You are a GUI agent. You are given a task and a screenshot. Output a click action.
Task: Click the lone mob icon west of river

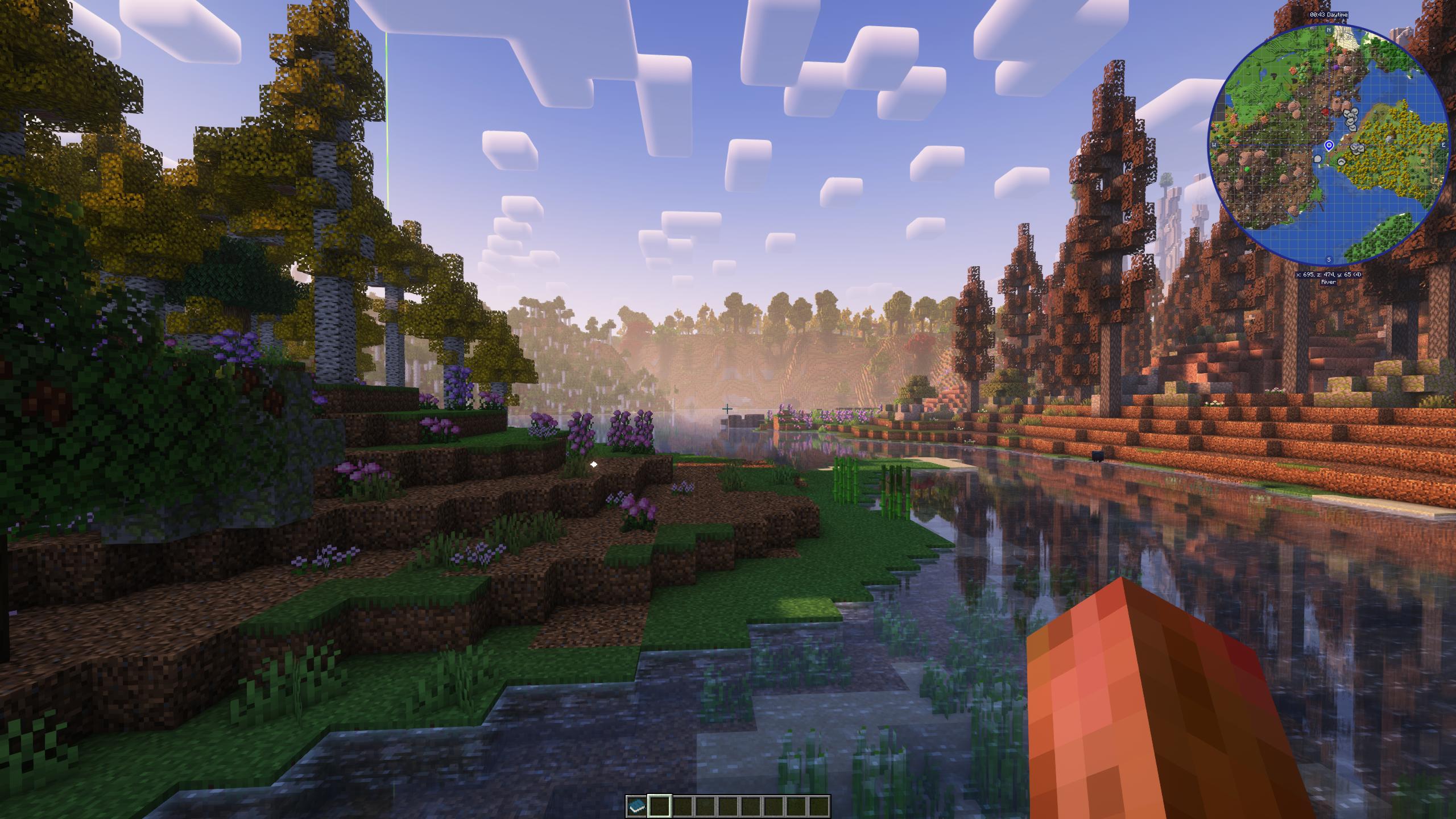[1318, 159]
